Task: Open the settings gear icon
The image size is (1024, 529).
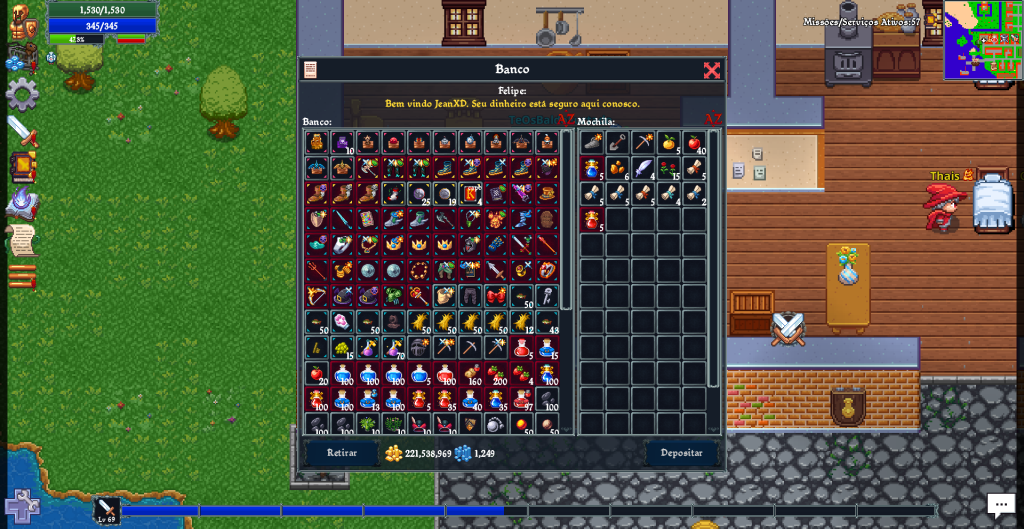Action: tap(22, 94)
